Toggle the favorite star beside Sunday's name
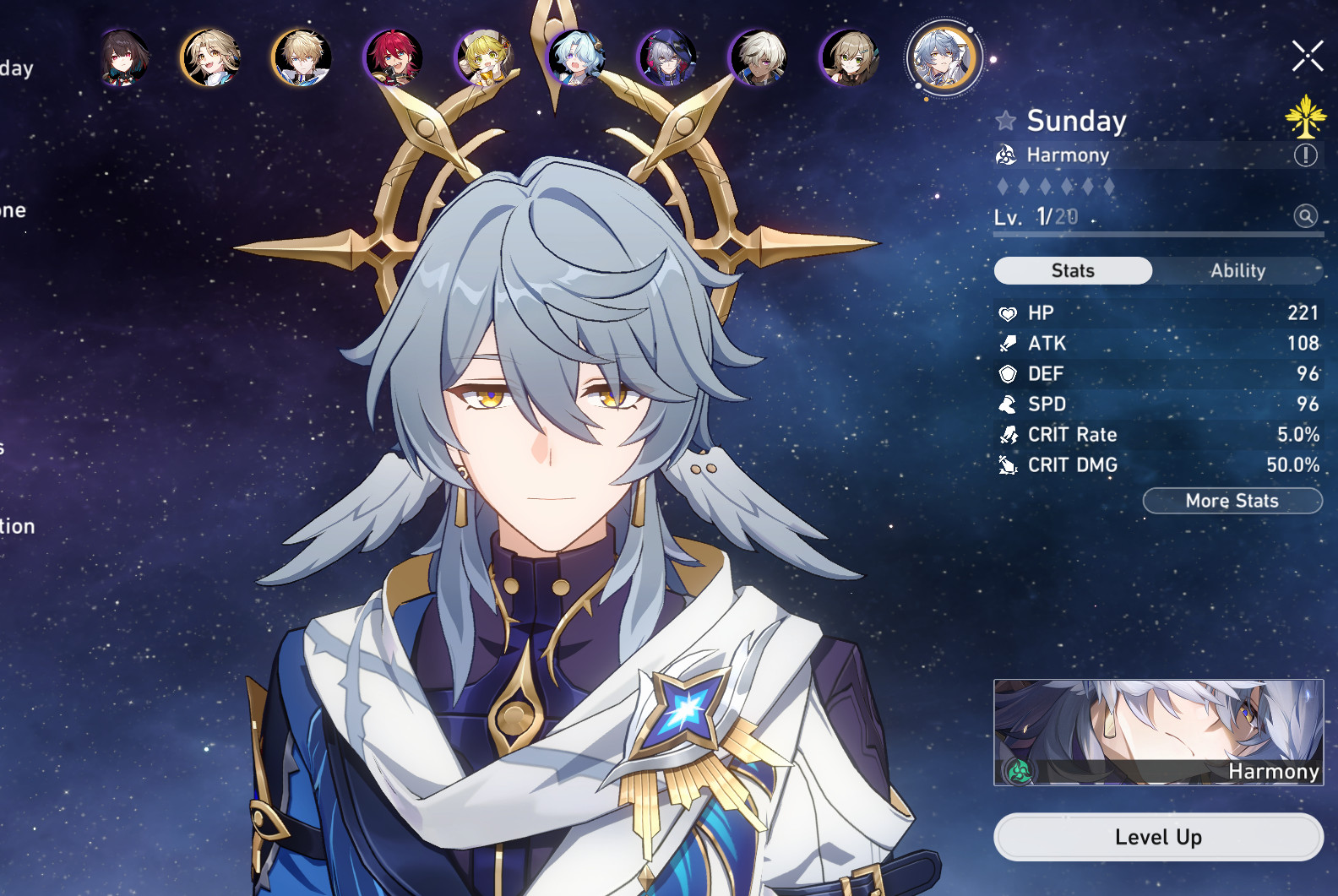 1005,121
